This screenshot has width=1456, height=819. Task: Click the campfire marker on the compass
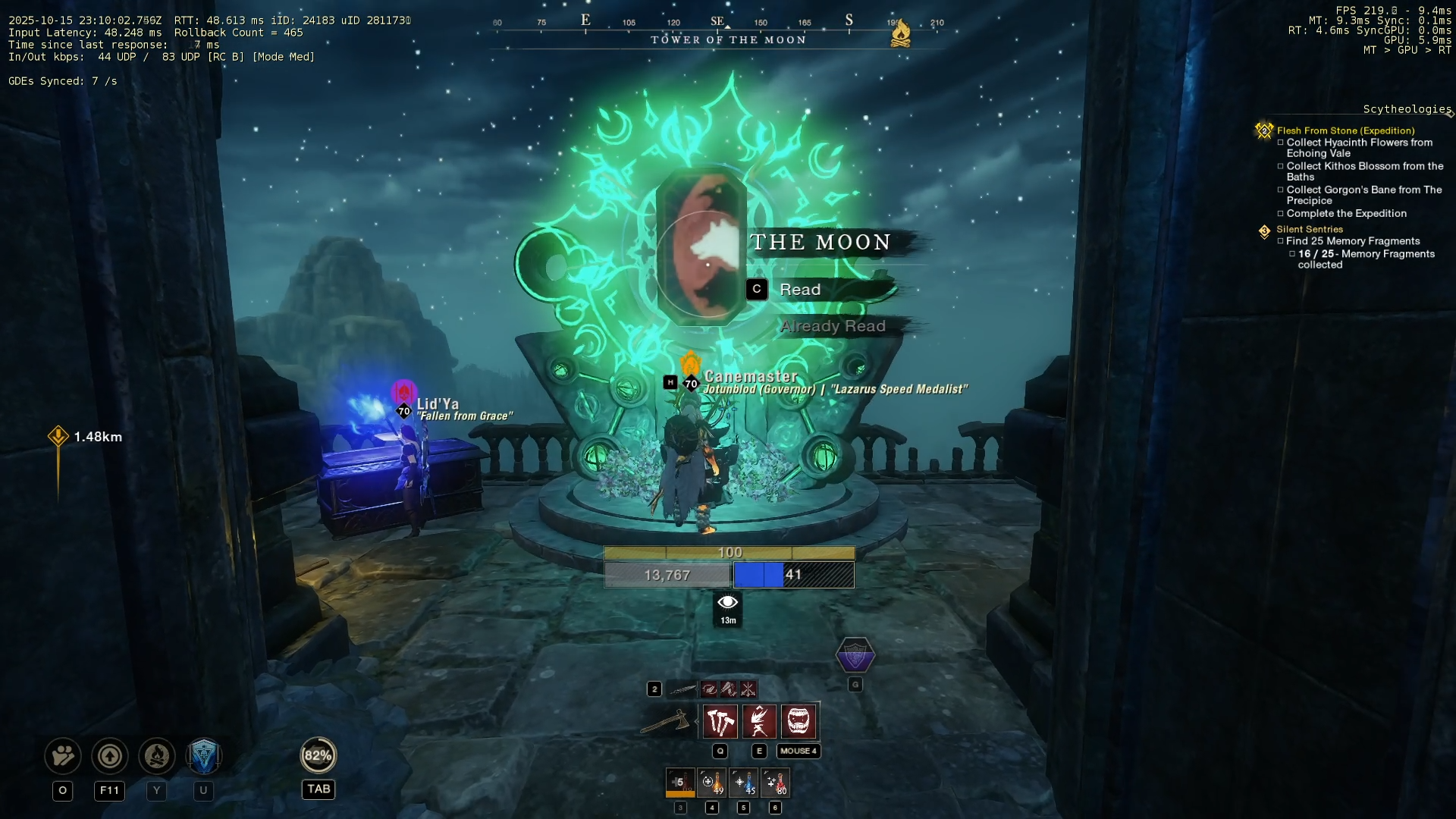coord(900,33)
